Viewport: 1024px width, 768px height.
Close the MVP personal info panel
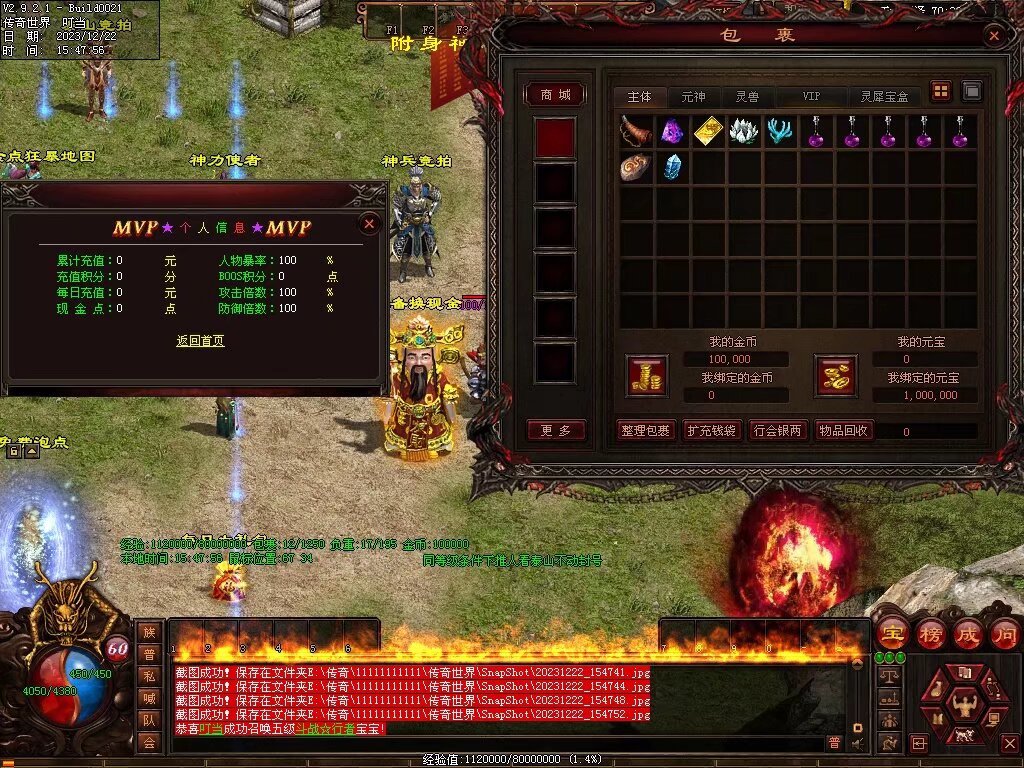click(369, 224)
